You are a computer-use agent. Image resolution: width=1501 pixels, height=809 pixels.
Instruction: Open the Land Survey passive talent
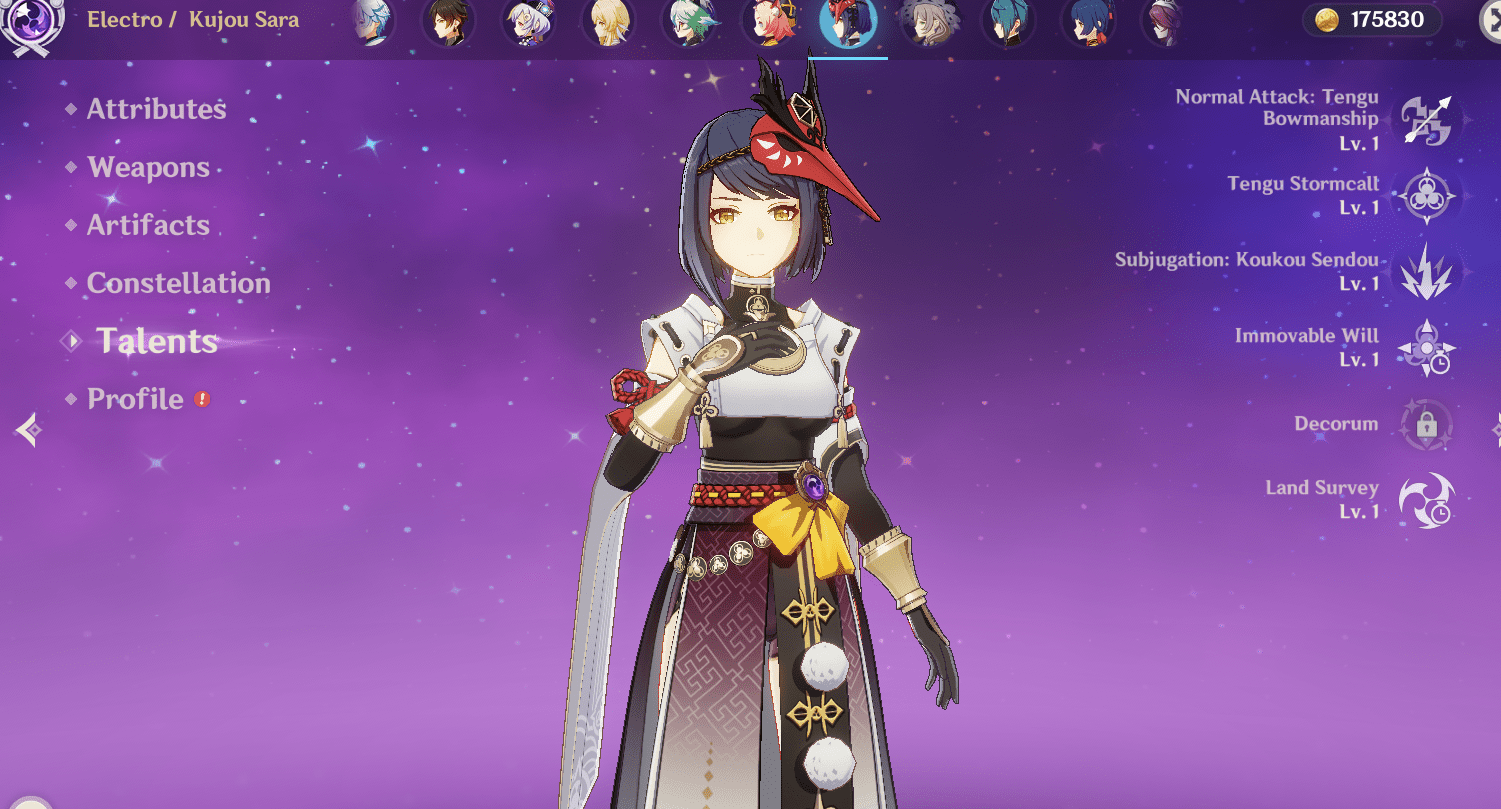click(1426, 500)
